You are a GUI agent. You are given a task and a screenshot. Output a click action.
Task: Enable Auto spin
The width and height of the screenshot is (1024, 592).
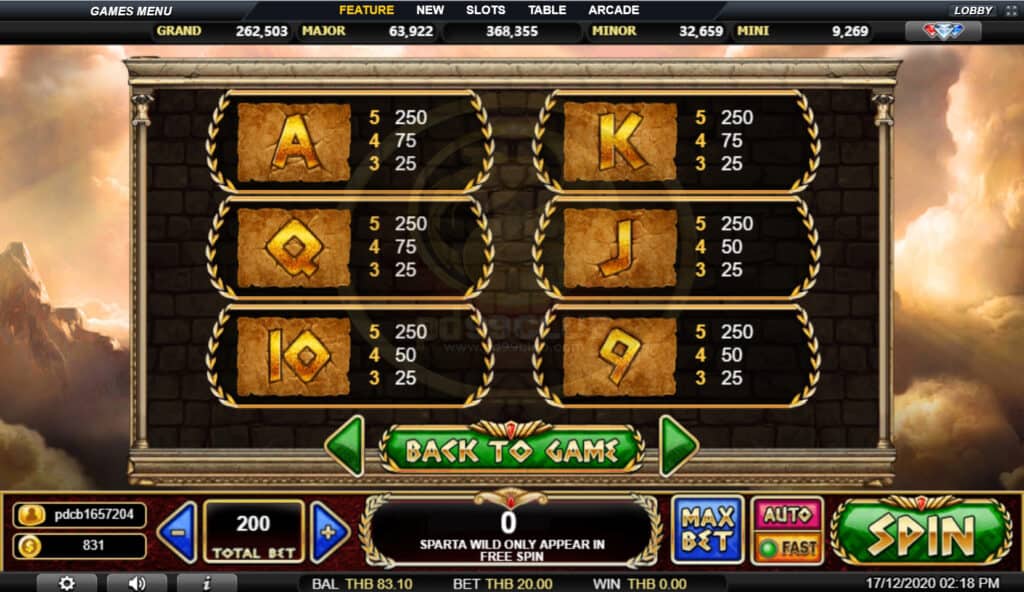point(787,515)
